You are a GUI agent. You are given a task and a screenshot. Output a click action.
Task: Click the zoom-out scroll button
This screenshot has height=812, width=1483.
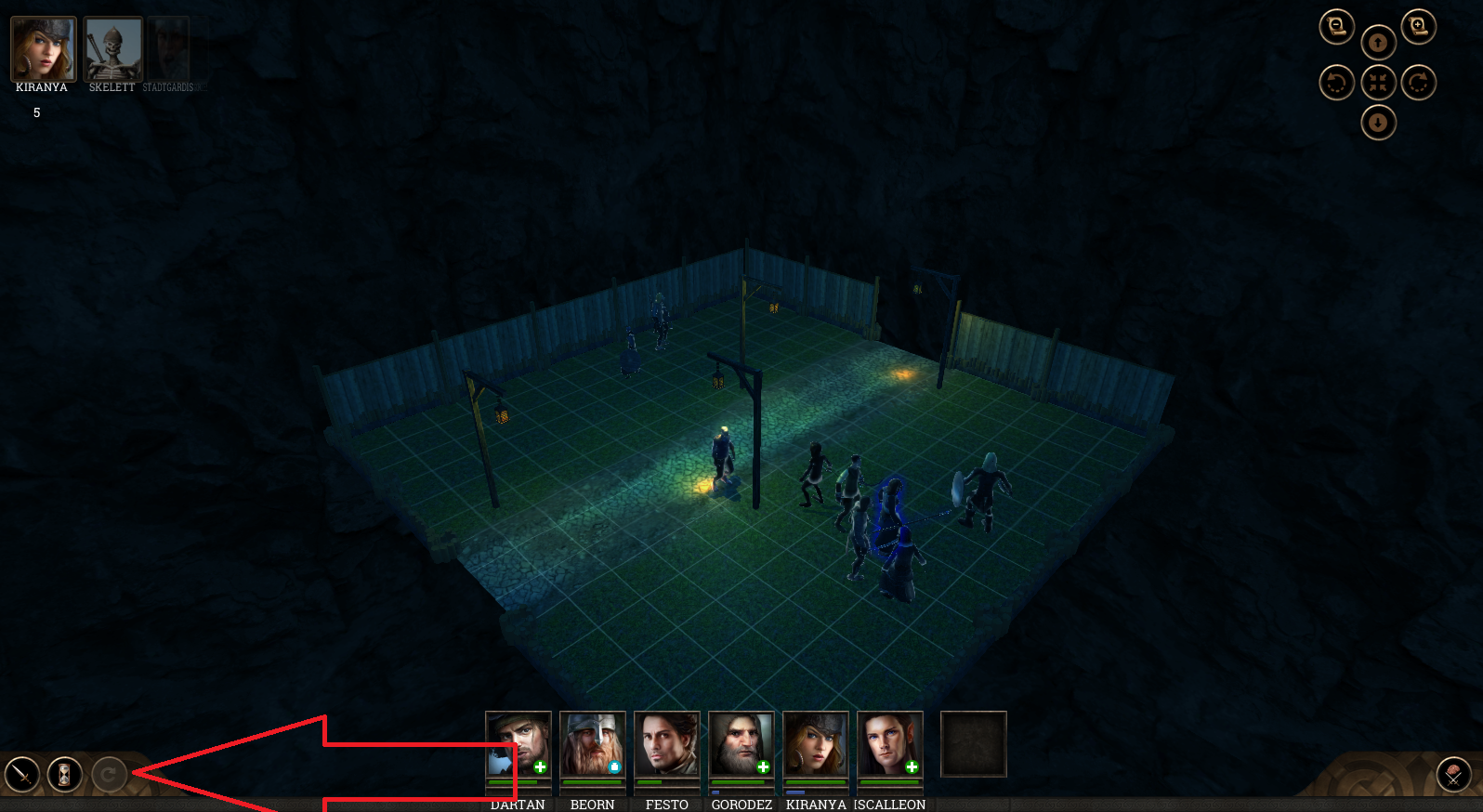pos(1336,27)
